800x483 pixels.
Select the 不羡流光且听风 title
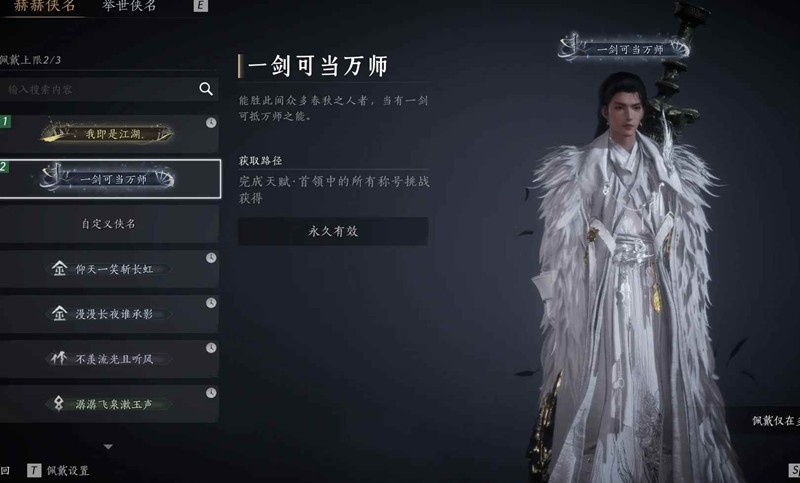[110, 358]
